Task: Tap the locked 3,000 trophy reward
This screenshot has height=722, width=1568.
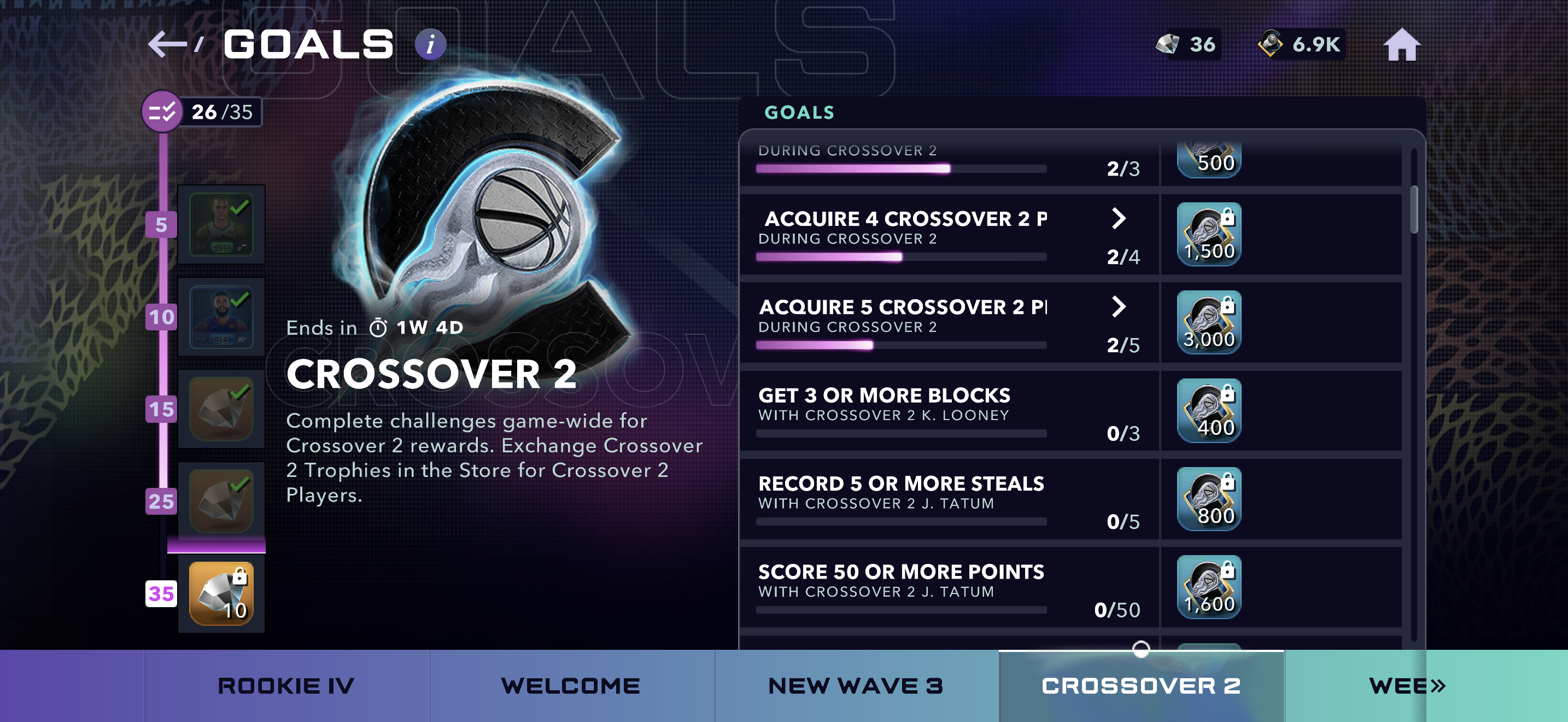Action: click(1209, 323)
